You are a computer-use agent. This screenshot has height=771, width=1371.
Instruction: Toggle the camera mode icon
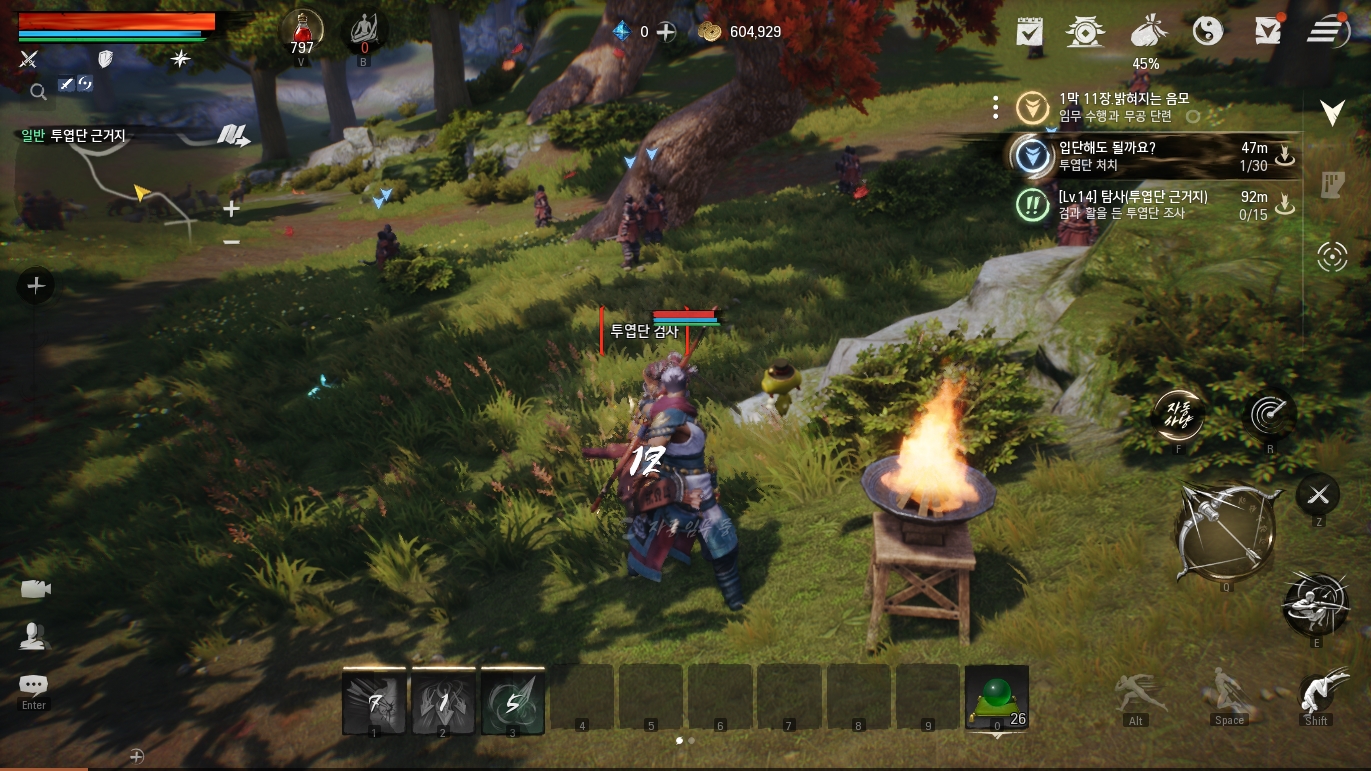tap(35, 589)
